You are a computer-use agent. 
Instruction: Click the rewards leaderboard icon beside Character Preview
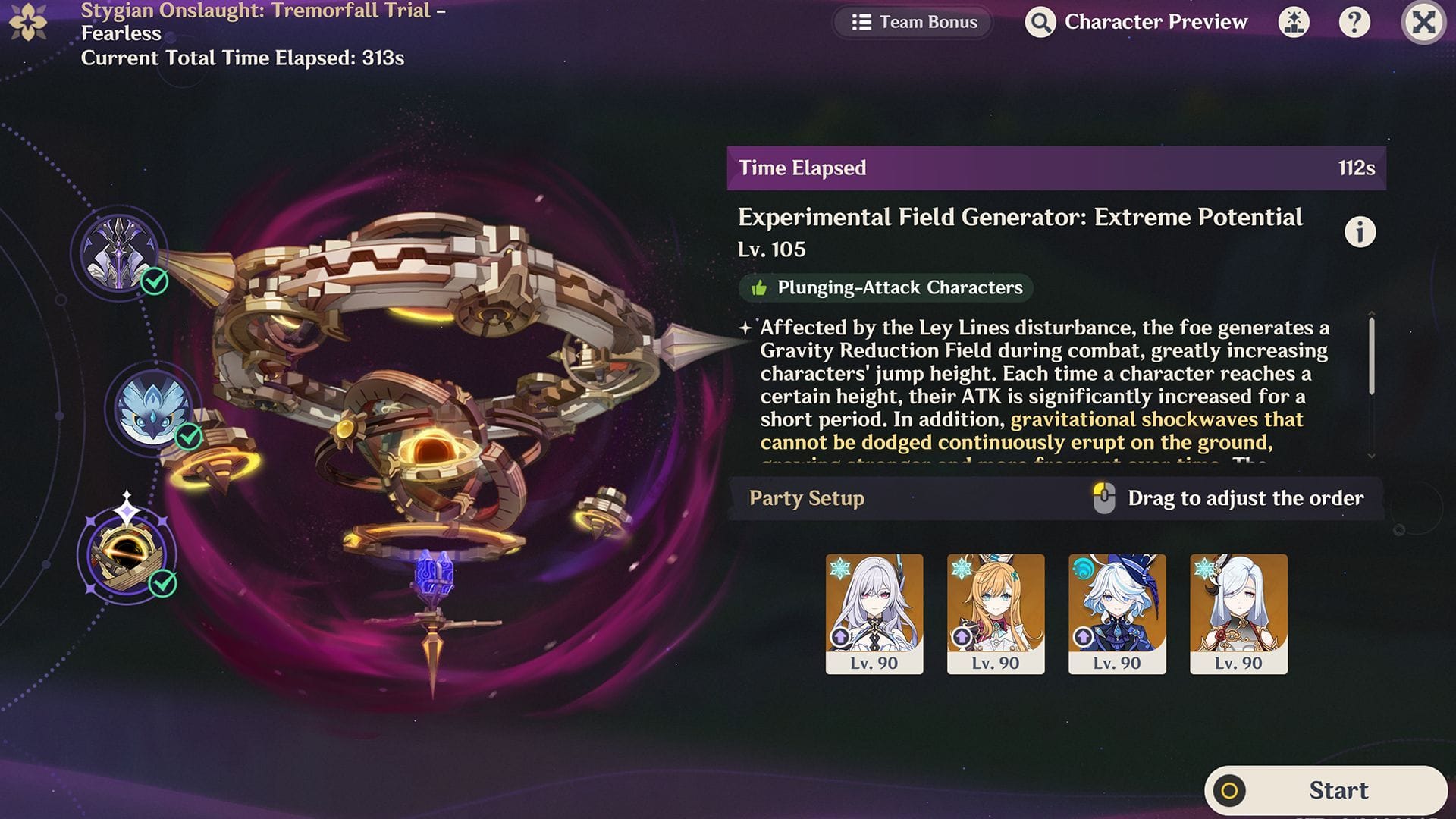tap(1294, 22)
